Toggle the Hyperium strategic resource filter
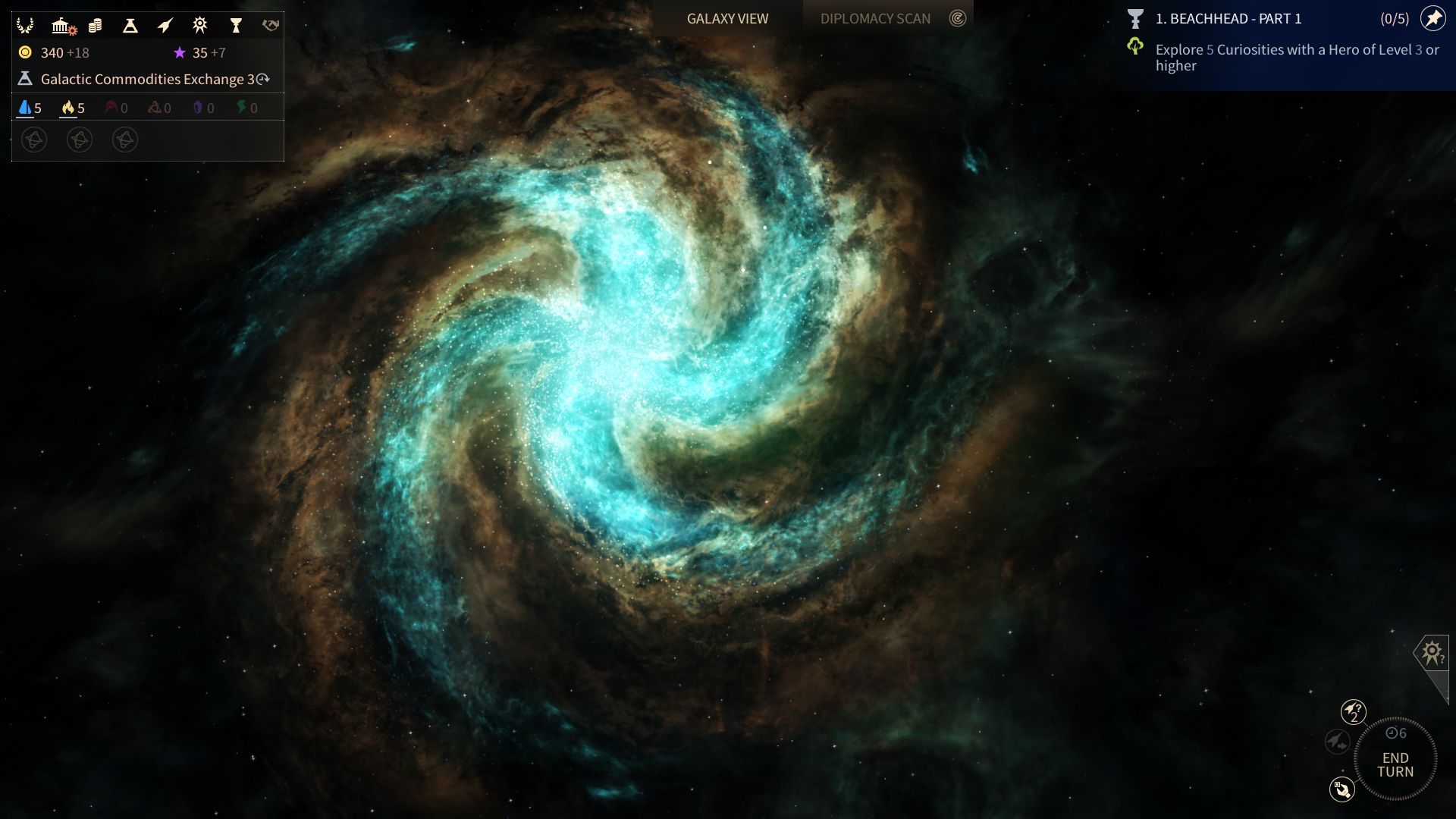The image size is (1456, 819). point(69,107)
